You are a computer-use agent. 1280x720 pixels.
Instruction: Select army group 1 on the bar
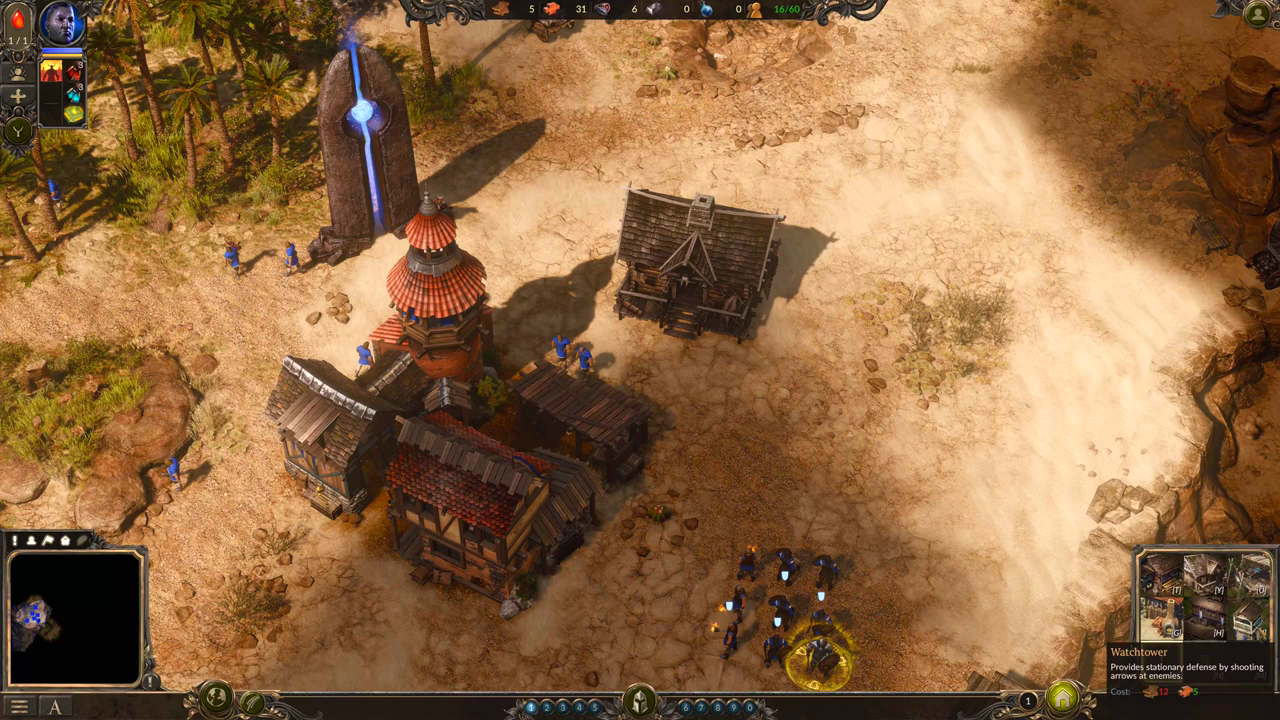tap(531, 707)
